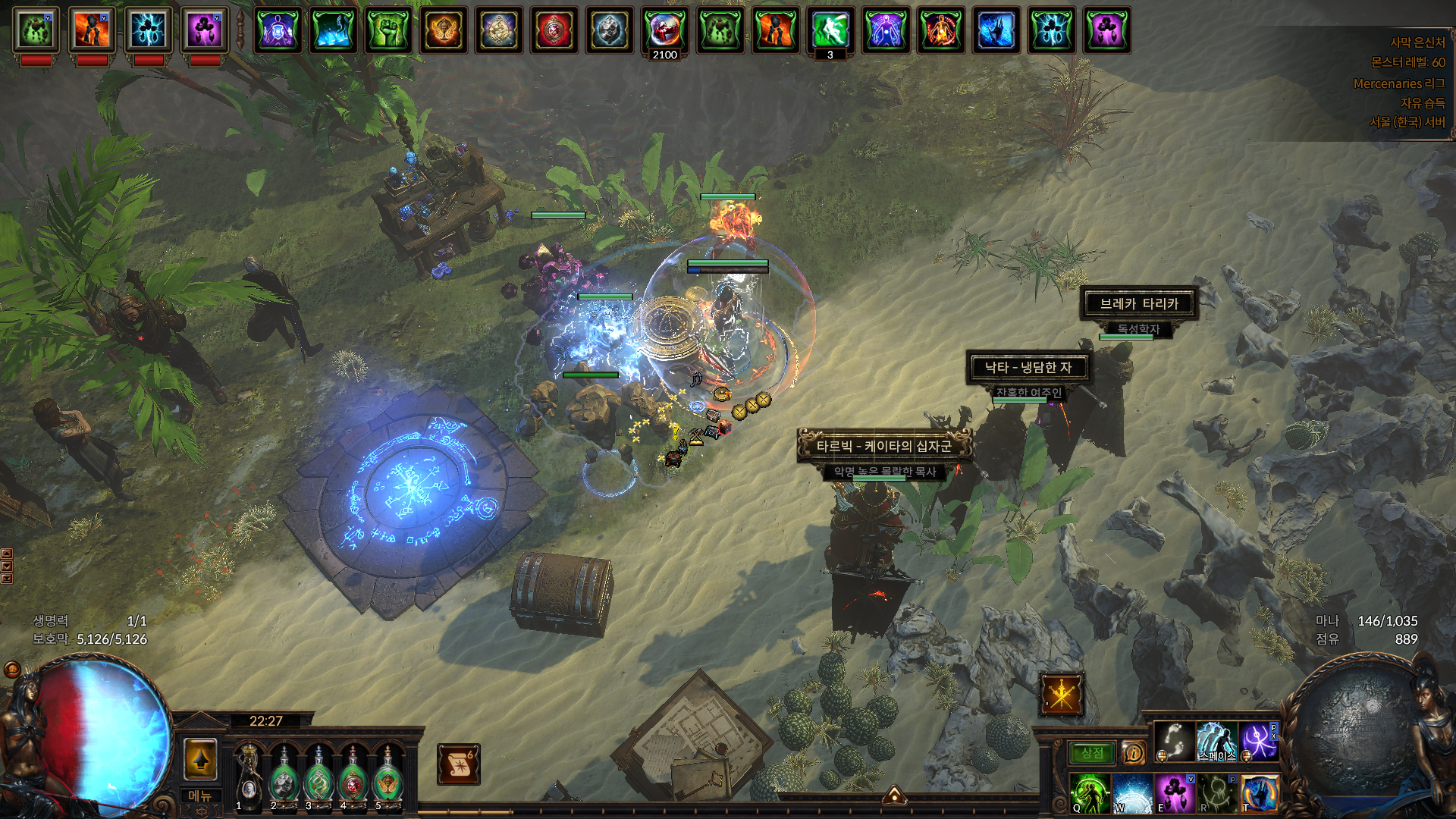This screenshot has width=1456, height=819.
Task: Select the 브레카 타리카 nameplate
Action: [x=1138, y=303]
